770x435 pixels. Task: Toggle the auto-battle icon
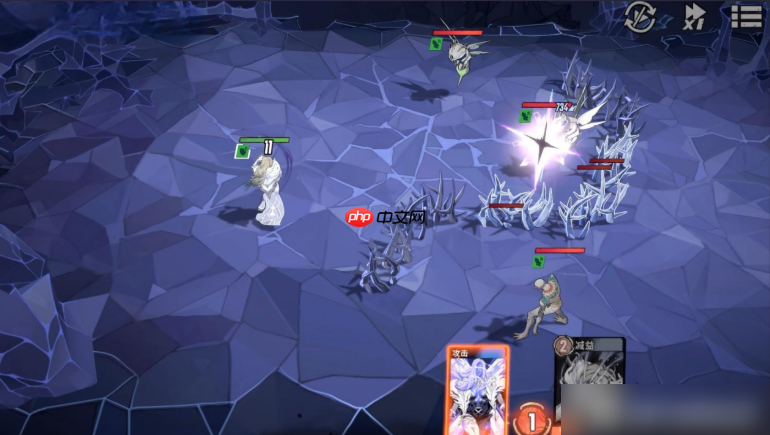point(640,17)
